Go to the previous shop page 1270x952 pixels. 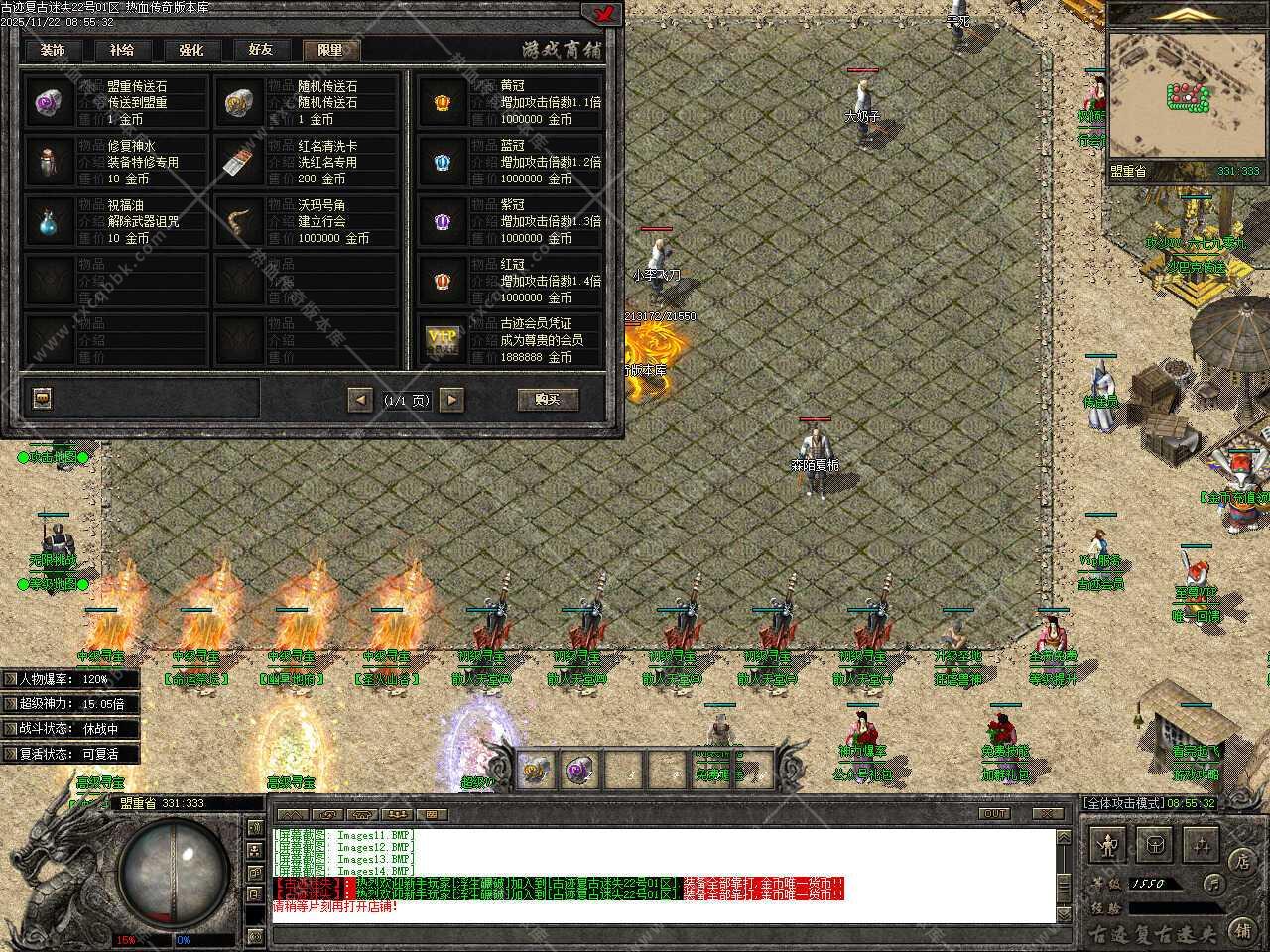[x=360, y=400]
